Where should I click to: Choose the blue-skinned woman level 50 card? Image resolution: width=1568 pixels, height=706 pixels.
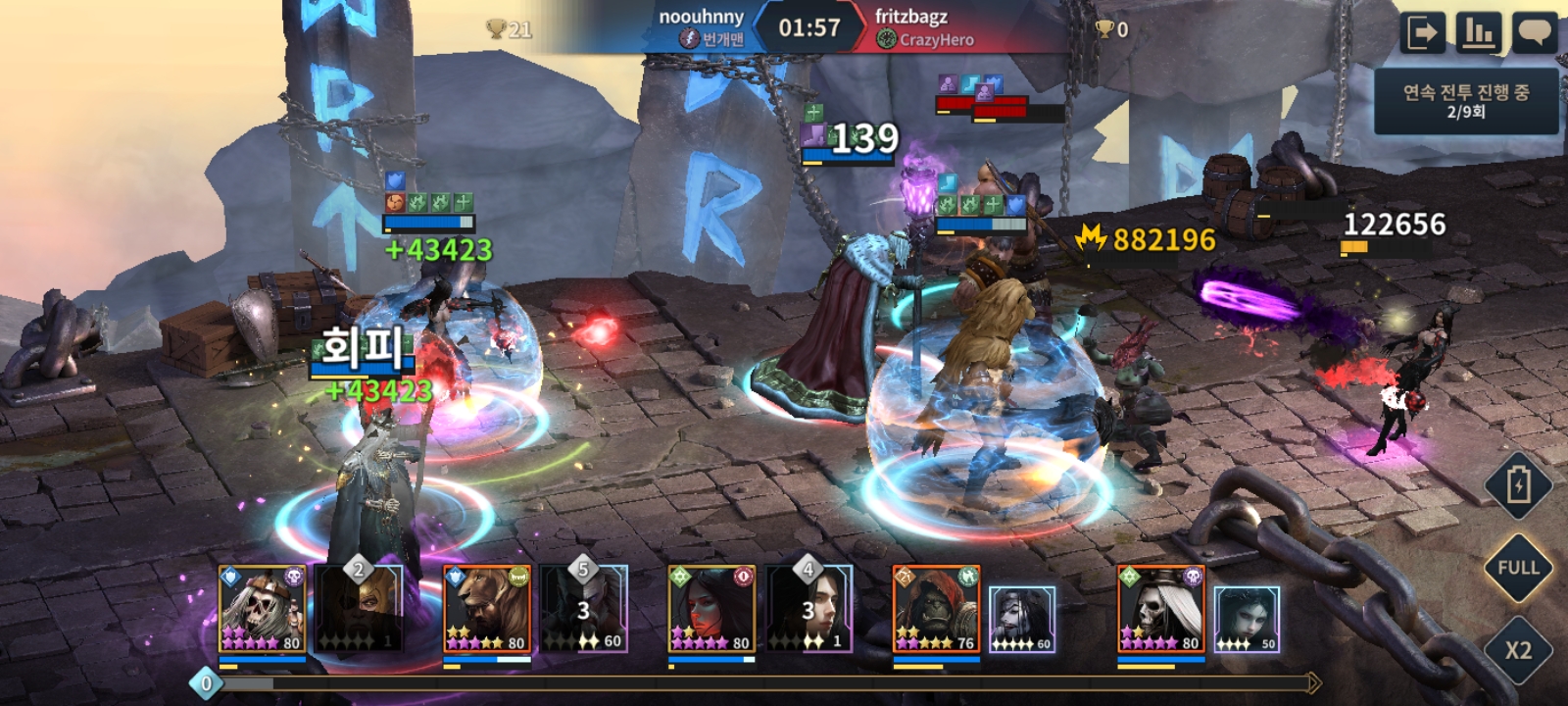tap(1246, 620)
